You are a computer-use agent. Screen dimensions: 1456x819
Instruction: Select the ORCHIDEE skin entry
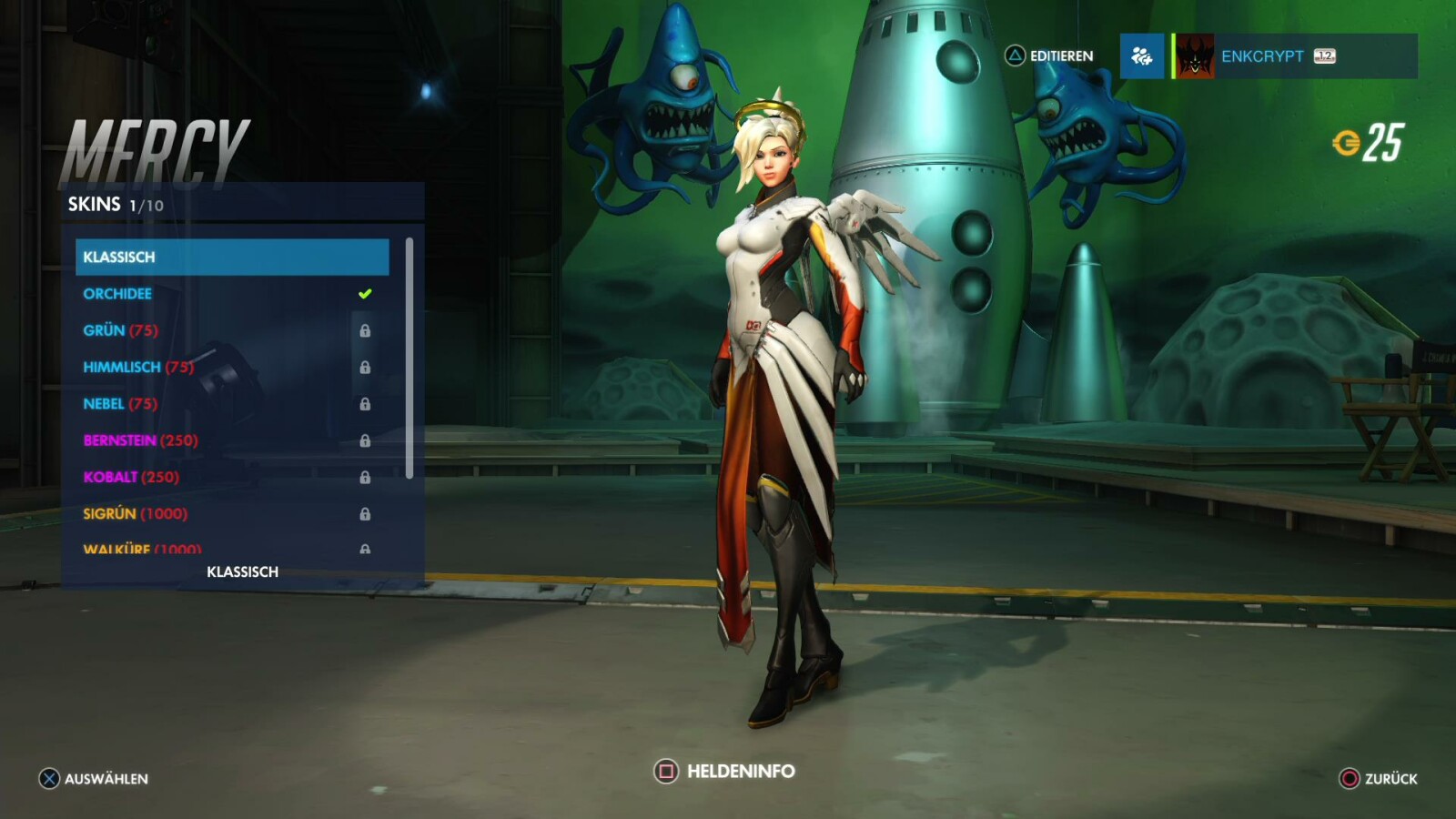116,293
